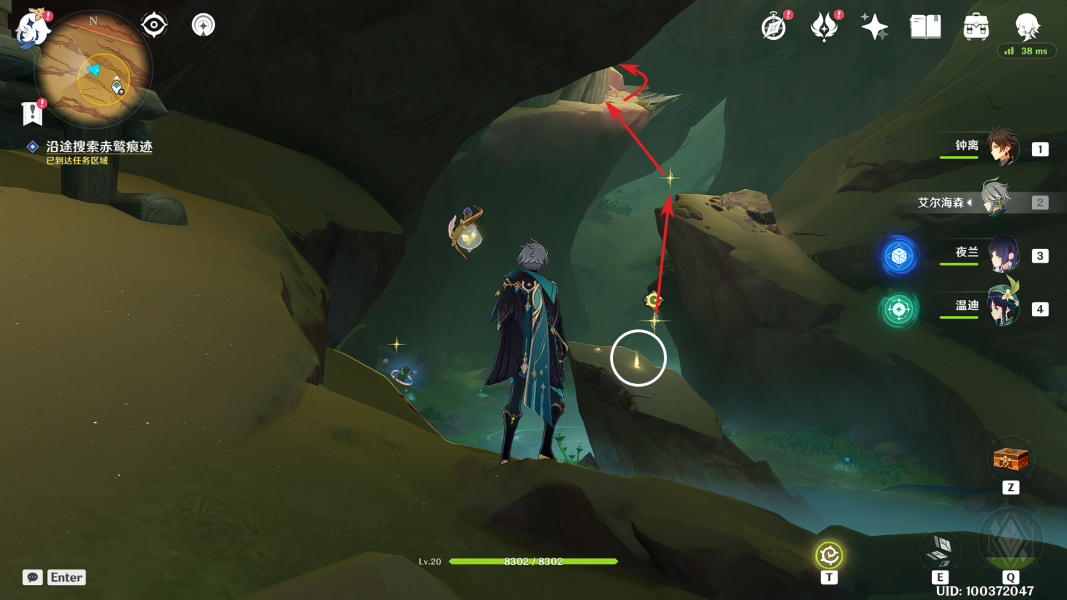Viewport: 1067px width, 600px height.
Task: Switch to party member 温迪
Action: point(1003,308)
